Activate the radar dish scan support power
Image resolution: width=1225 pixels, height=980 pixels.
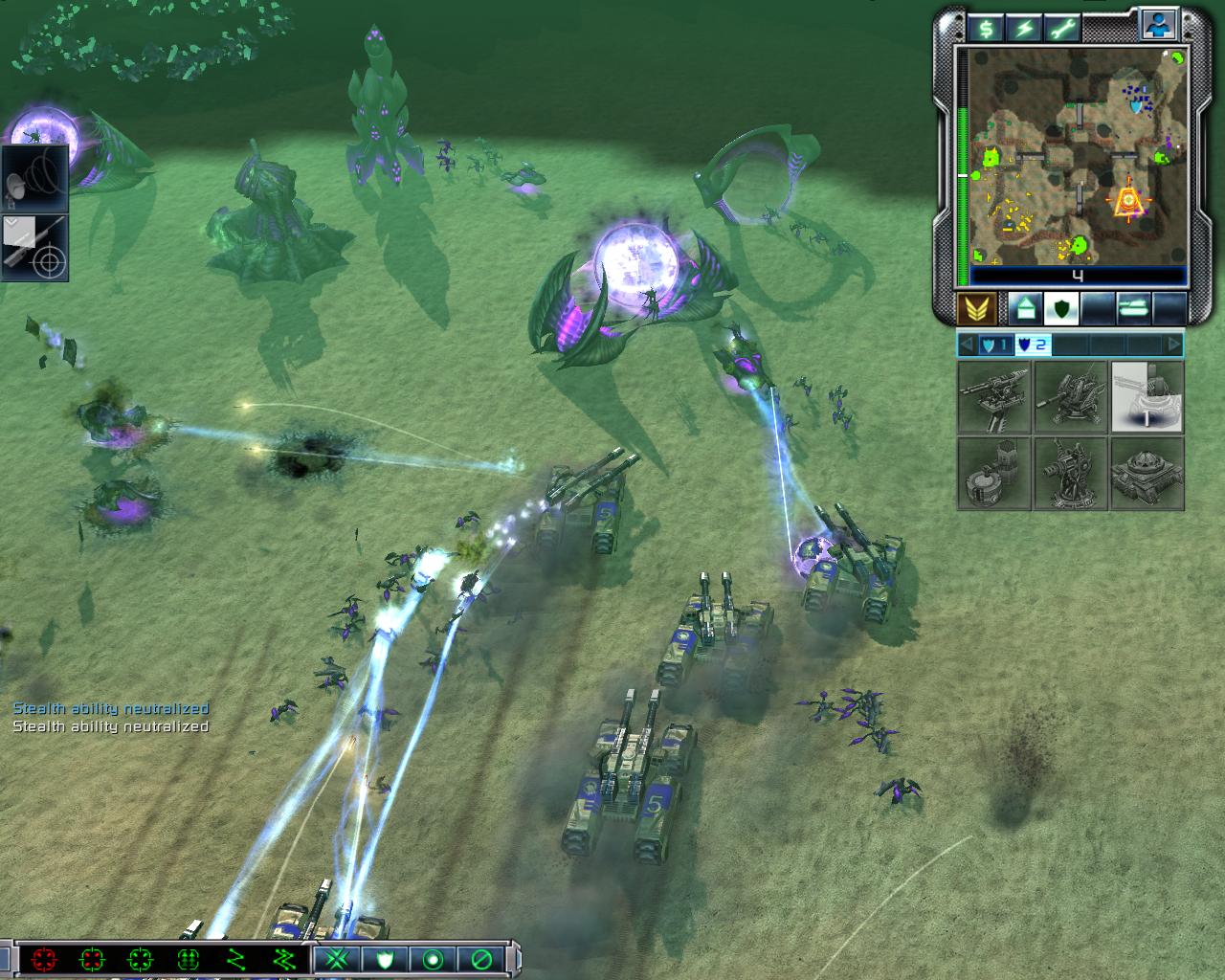coord(35,178)
